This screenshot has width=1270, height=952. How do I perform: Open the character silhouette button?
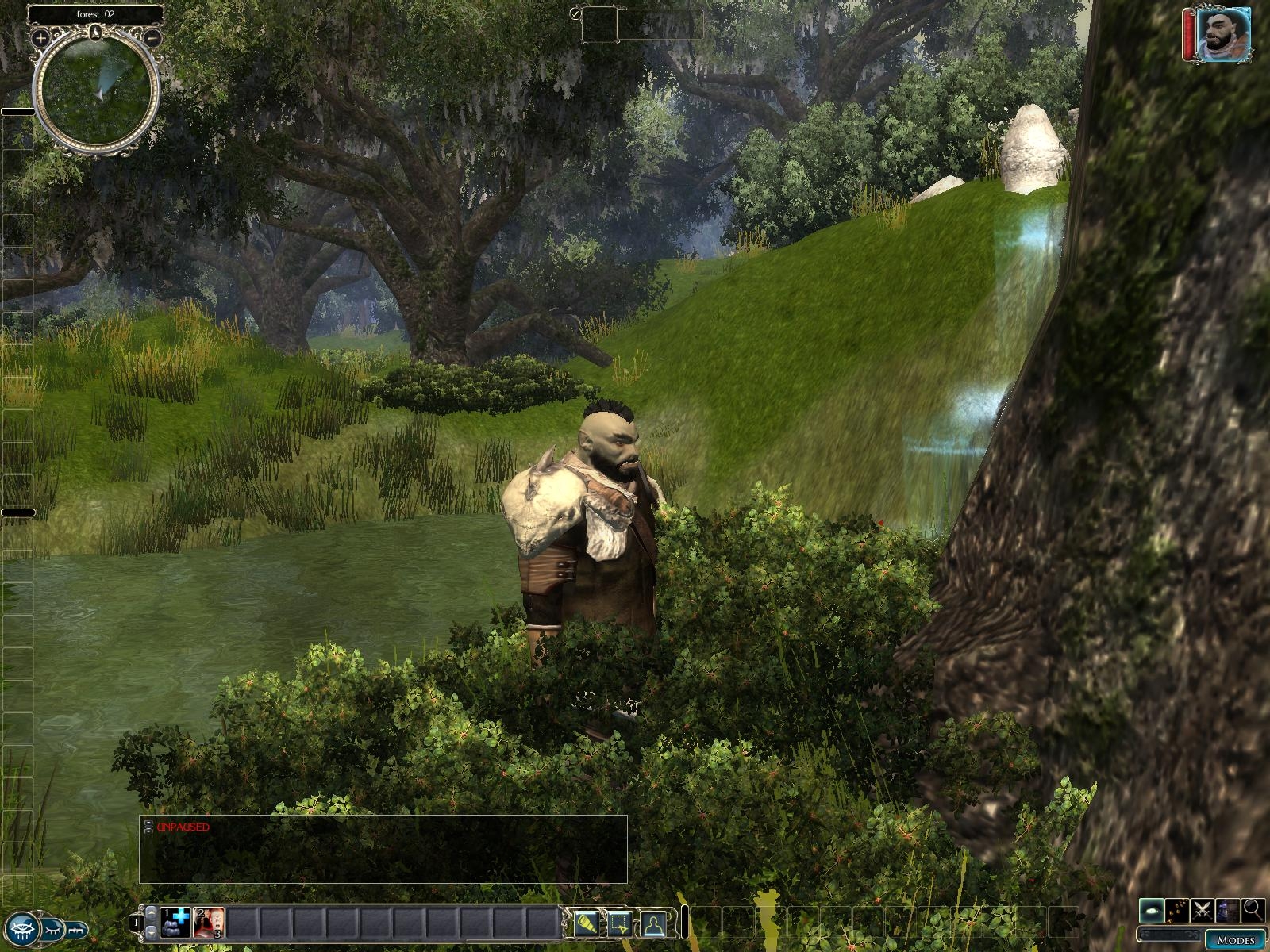pyautogui.click(x=653, y=923)
